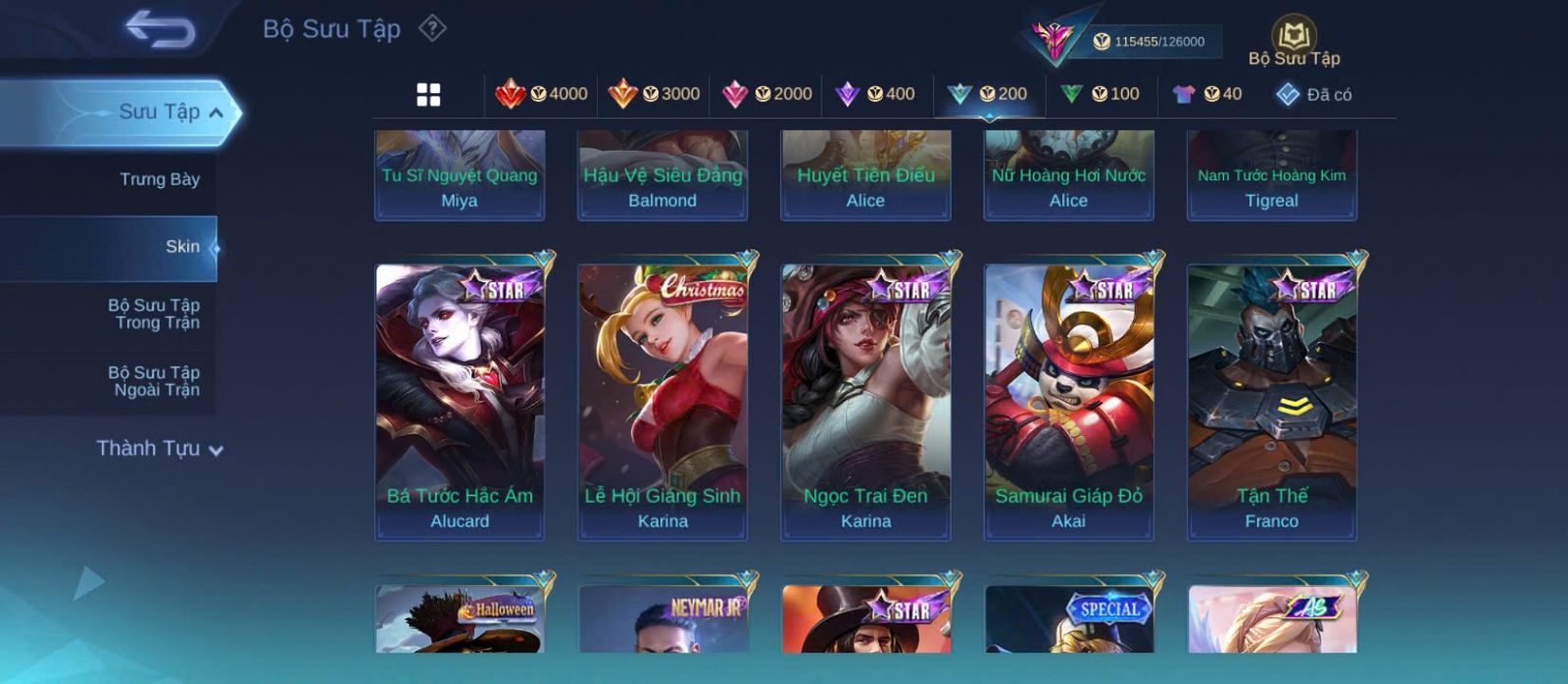Open Bộ Sưu Tập Trong Trận
This screenshot has height=684, width=1568.
(x=154, y=314)
